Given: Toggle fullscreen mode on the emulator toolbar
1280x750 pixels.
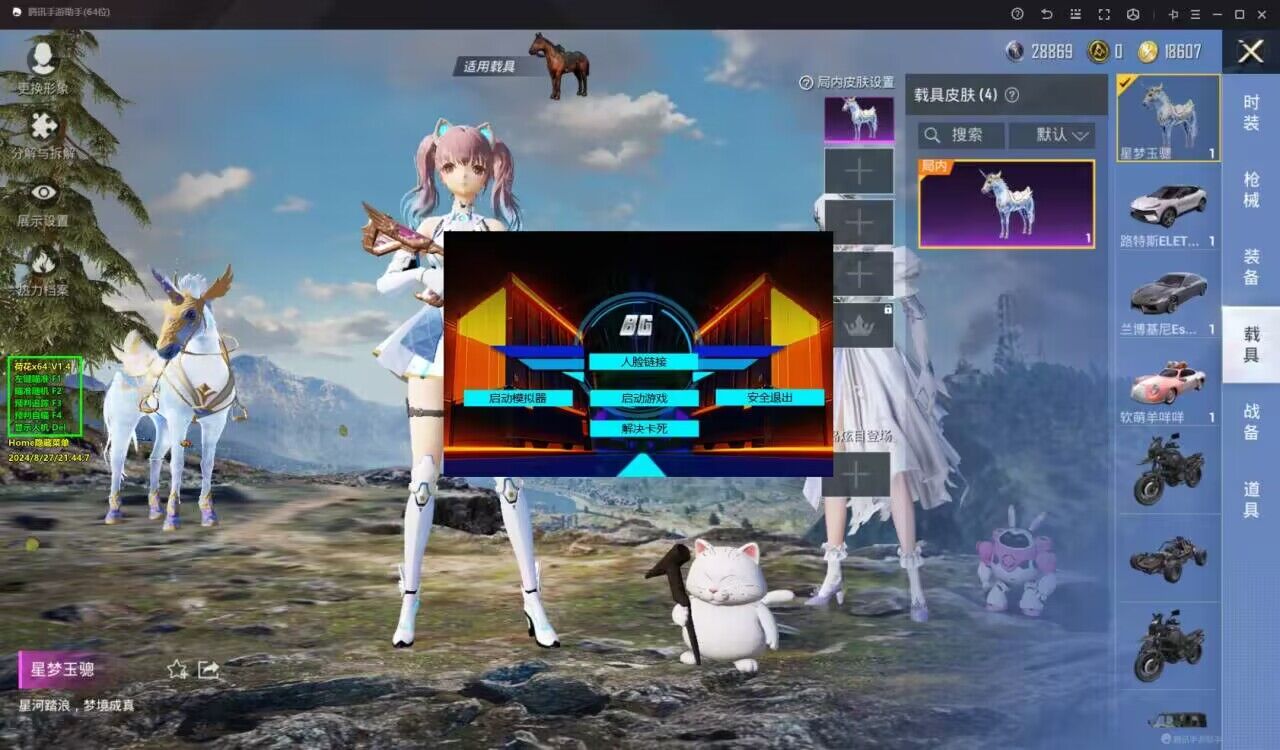Looking at the screenshot, I should 1105,14.
